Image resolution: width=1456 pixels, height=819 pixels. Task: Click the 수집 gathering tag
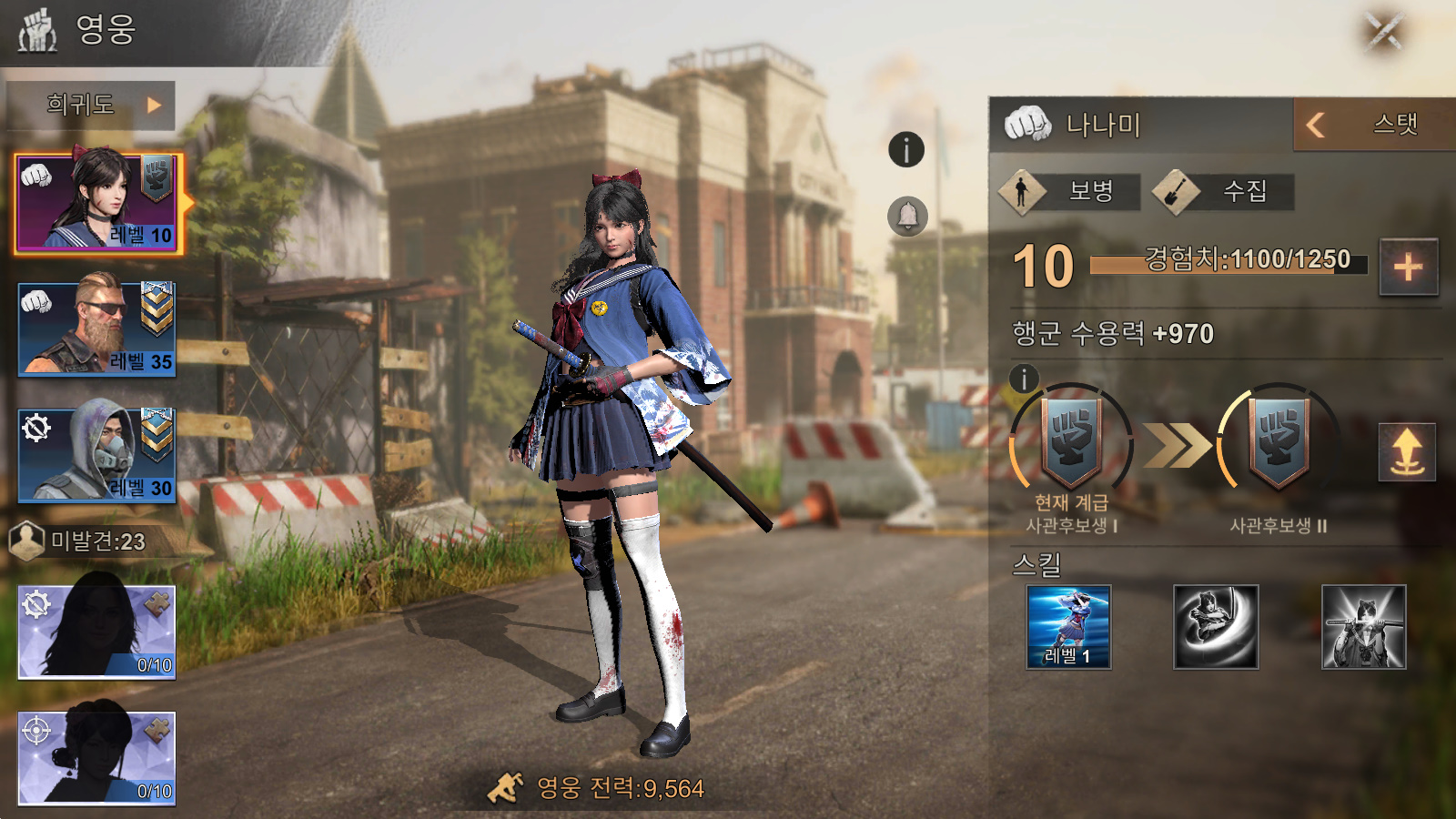[x=1224, y=191]
